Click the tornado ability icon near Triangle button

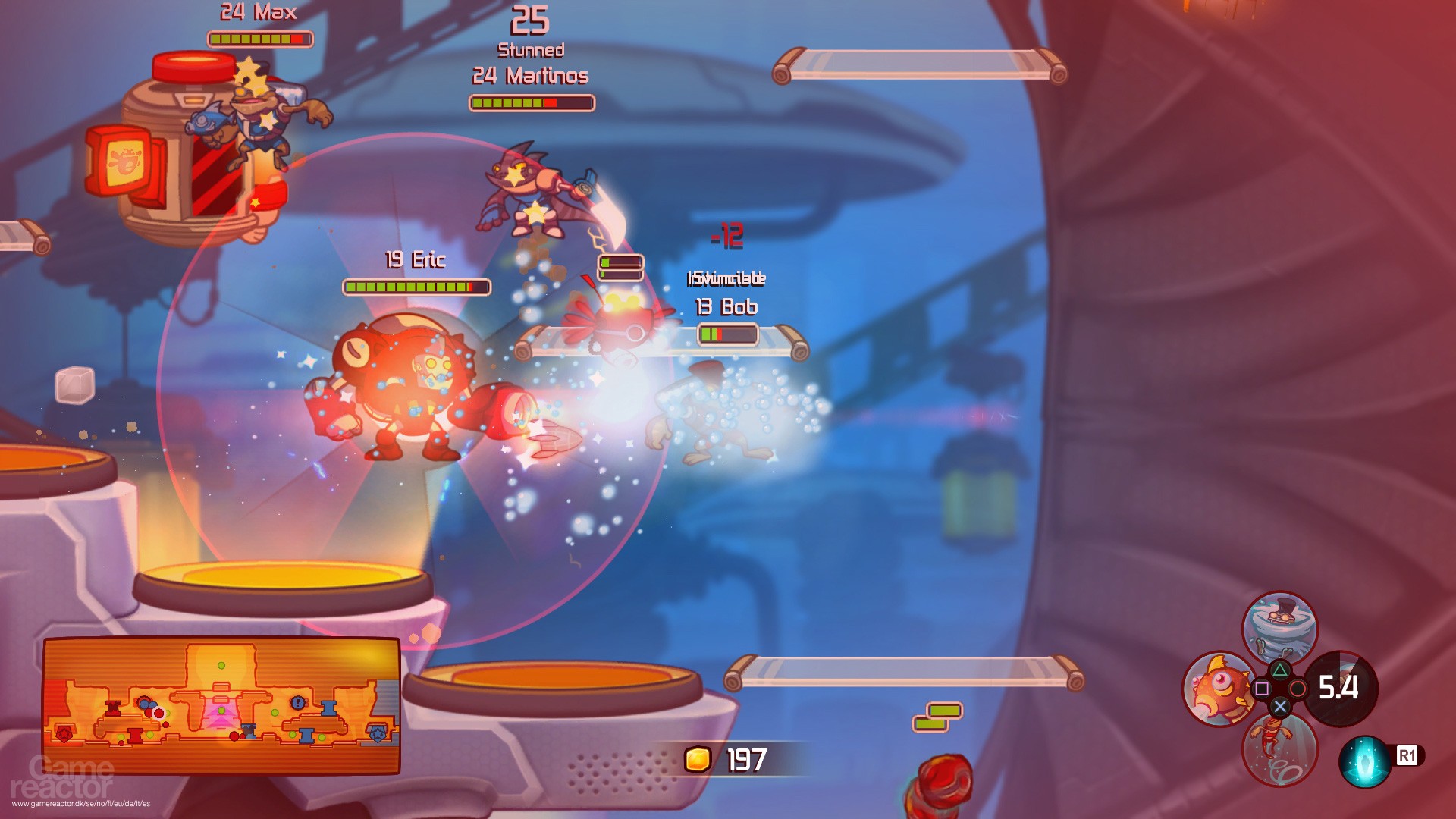1279,623
